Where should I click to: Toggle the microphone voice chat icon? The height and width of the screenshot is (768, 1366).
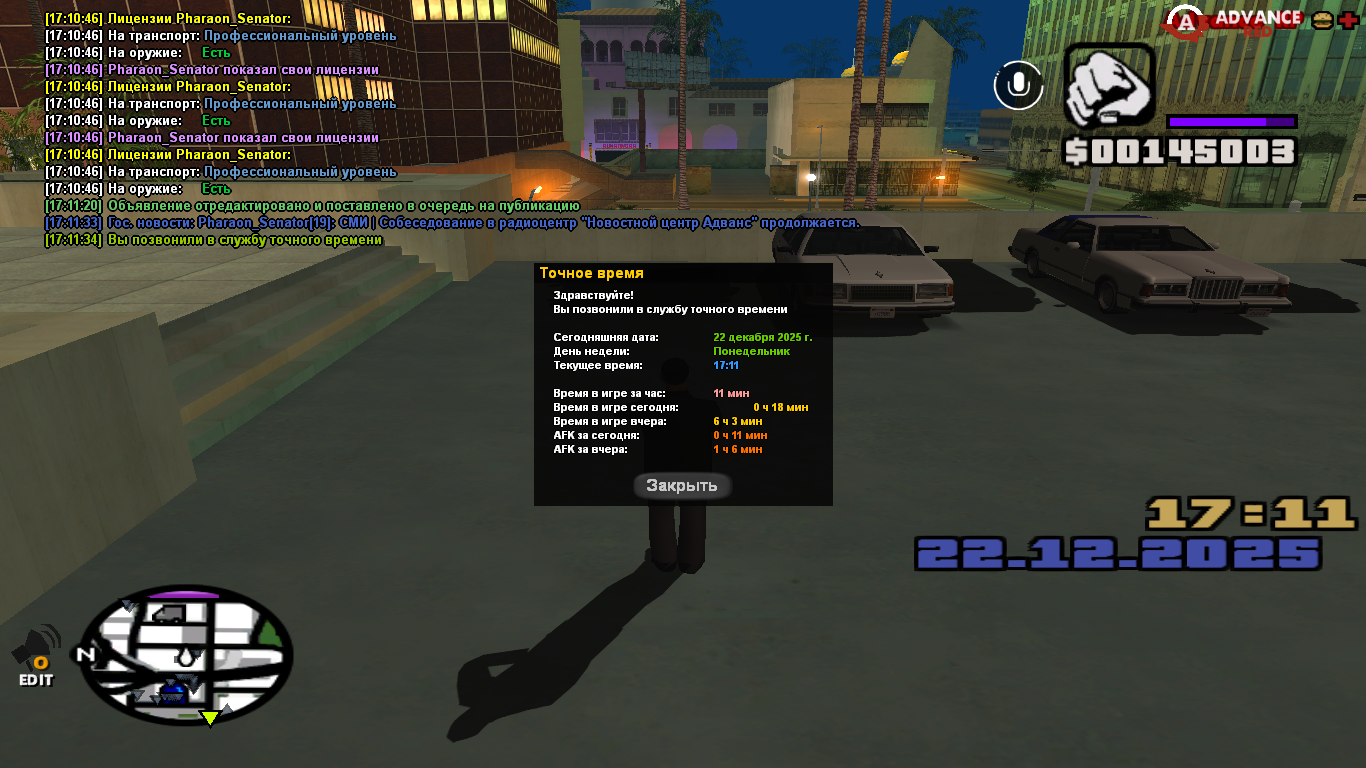(x=1018, y=85)
